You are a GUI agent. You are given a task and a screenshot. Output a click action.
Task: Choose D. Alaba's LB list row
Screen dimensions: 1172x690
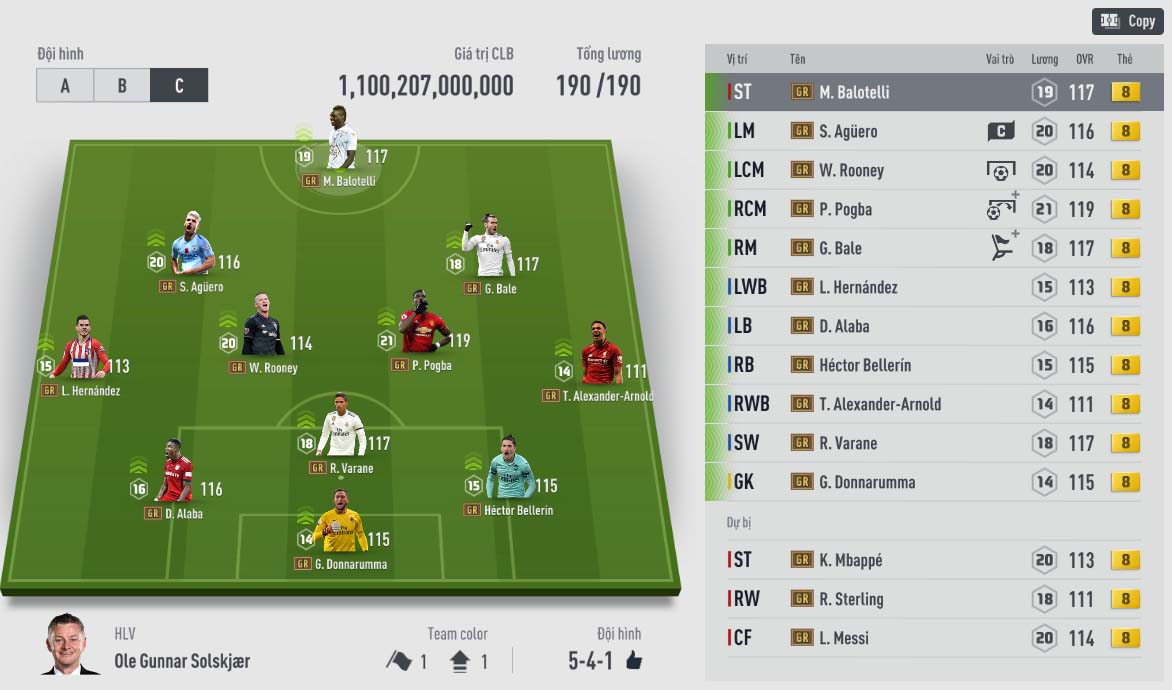point(925,326)
